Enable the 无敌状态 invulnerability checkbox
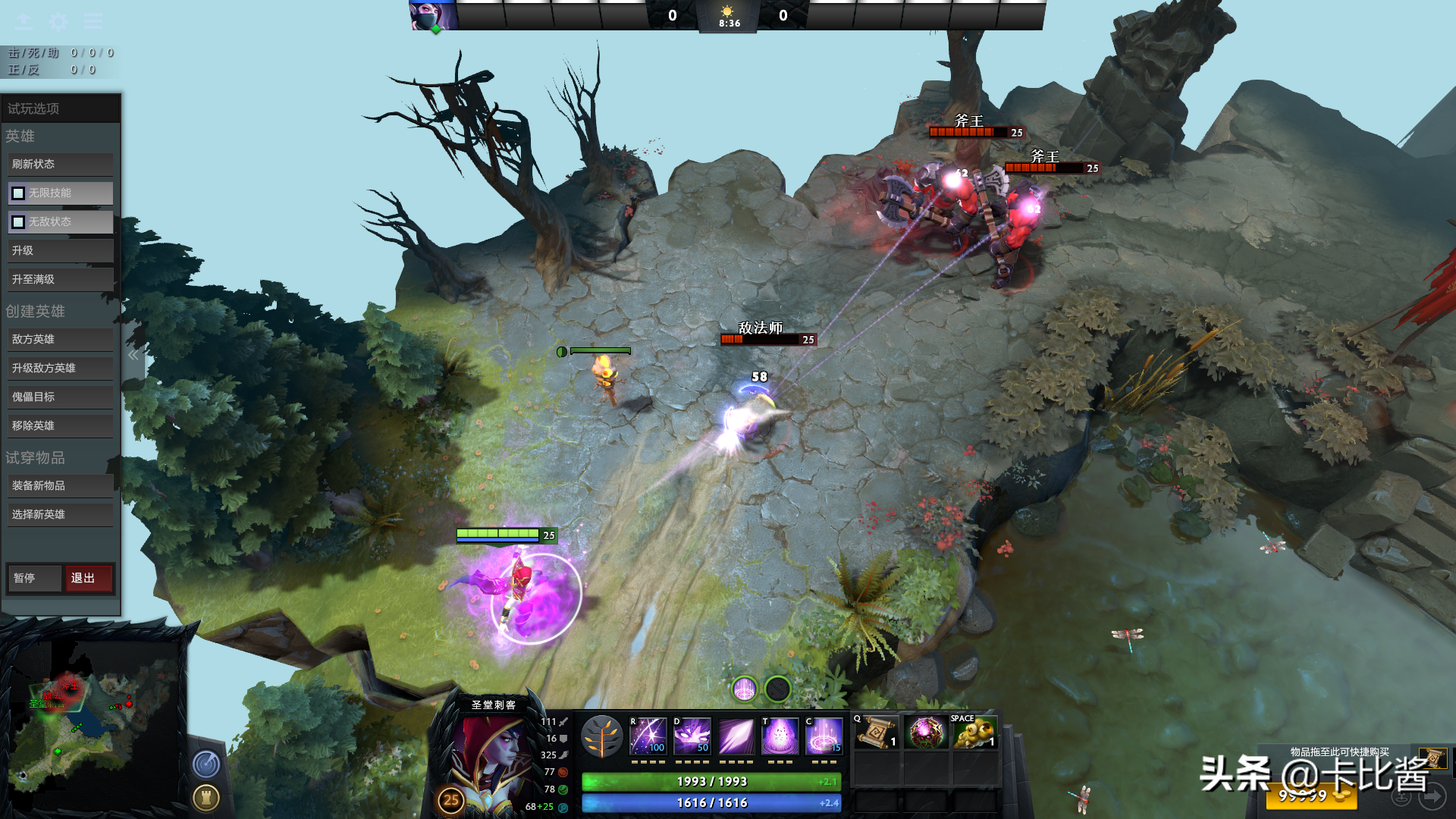The width and height of the screenshot is (1456, 819). pos(18,222)
